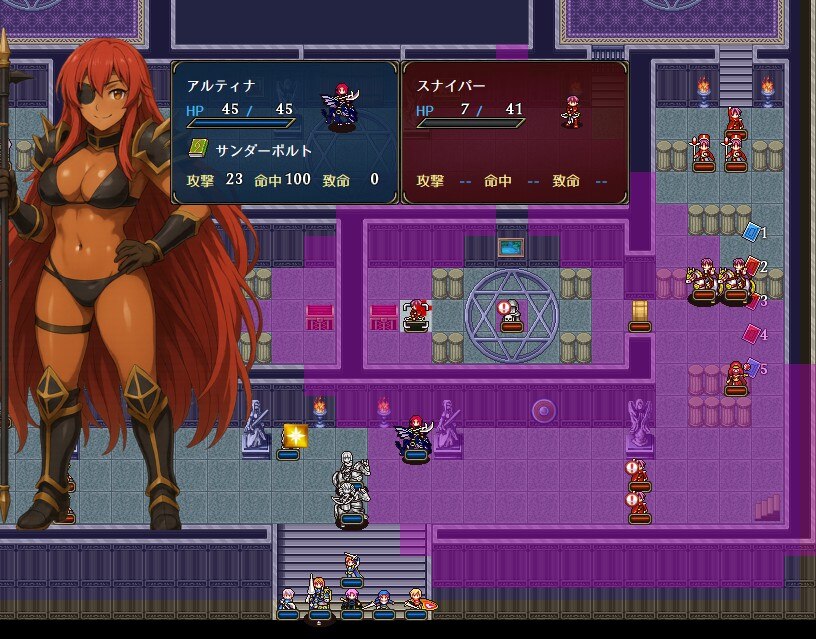This screenshot has height=639, width=816.
Task: Pick the red card marker numbered 4
Action: (752, 334)
